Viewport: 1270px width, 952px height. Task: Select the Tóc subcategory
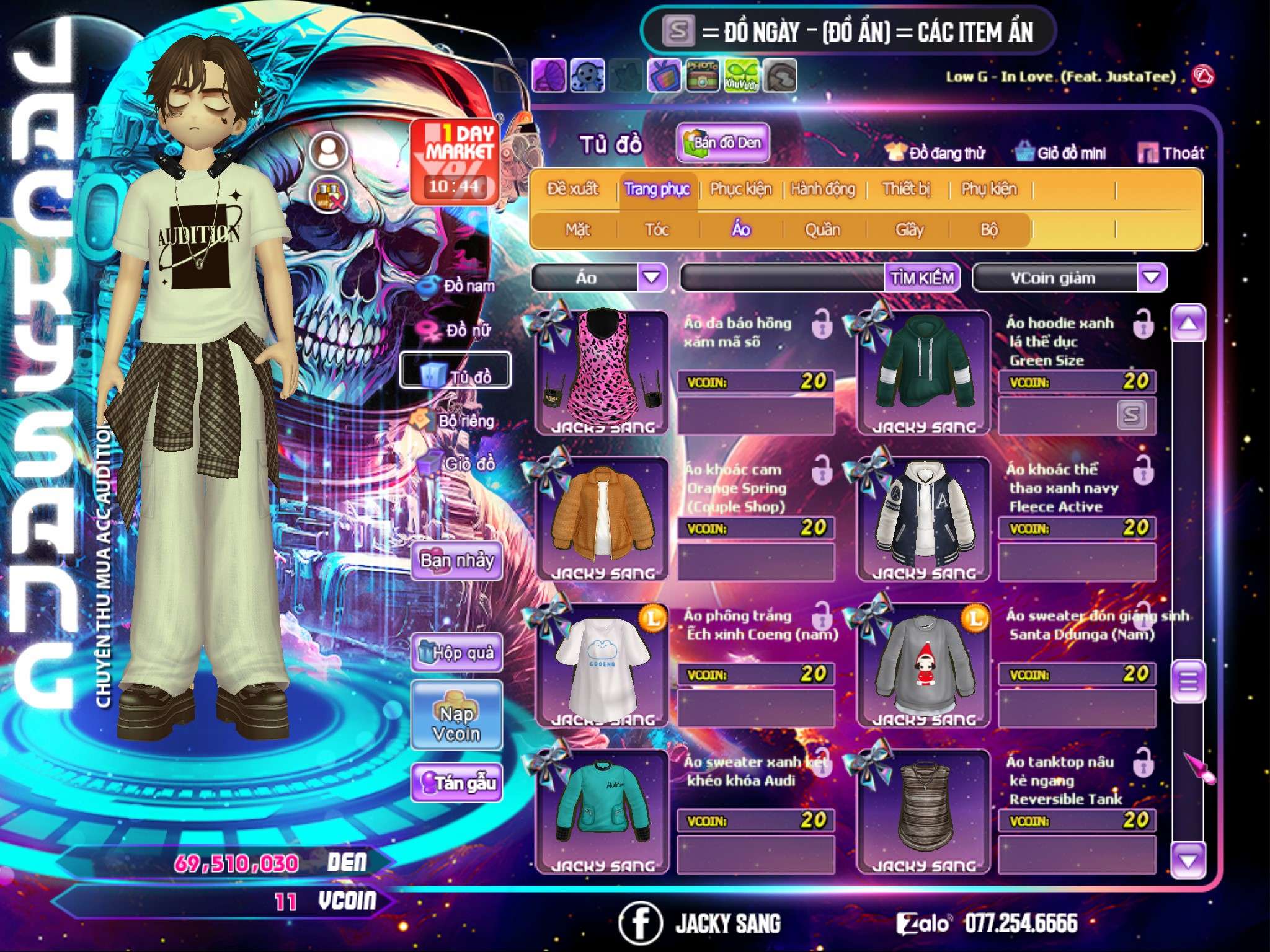[x=657, y=230]
